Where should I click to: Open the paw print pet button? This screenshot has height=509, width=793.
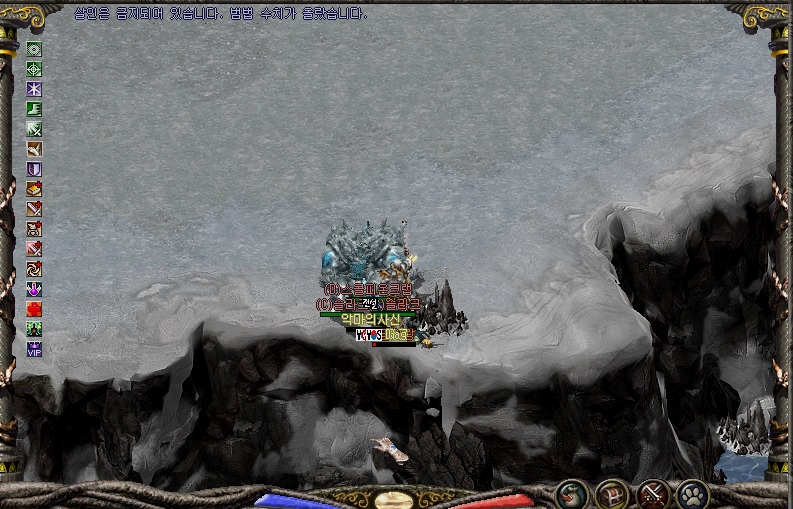point(692,493)
